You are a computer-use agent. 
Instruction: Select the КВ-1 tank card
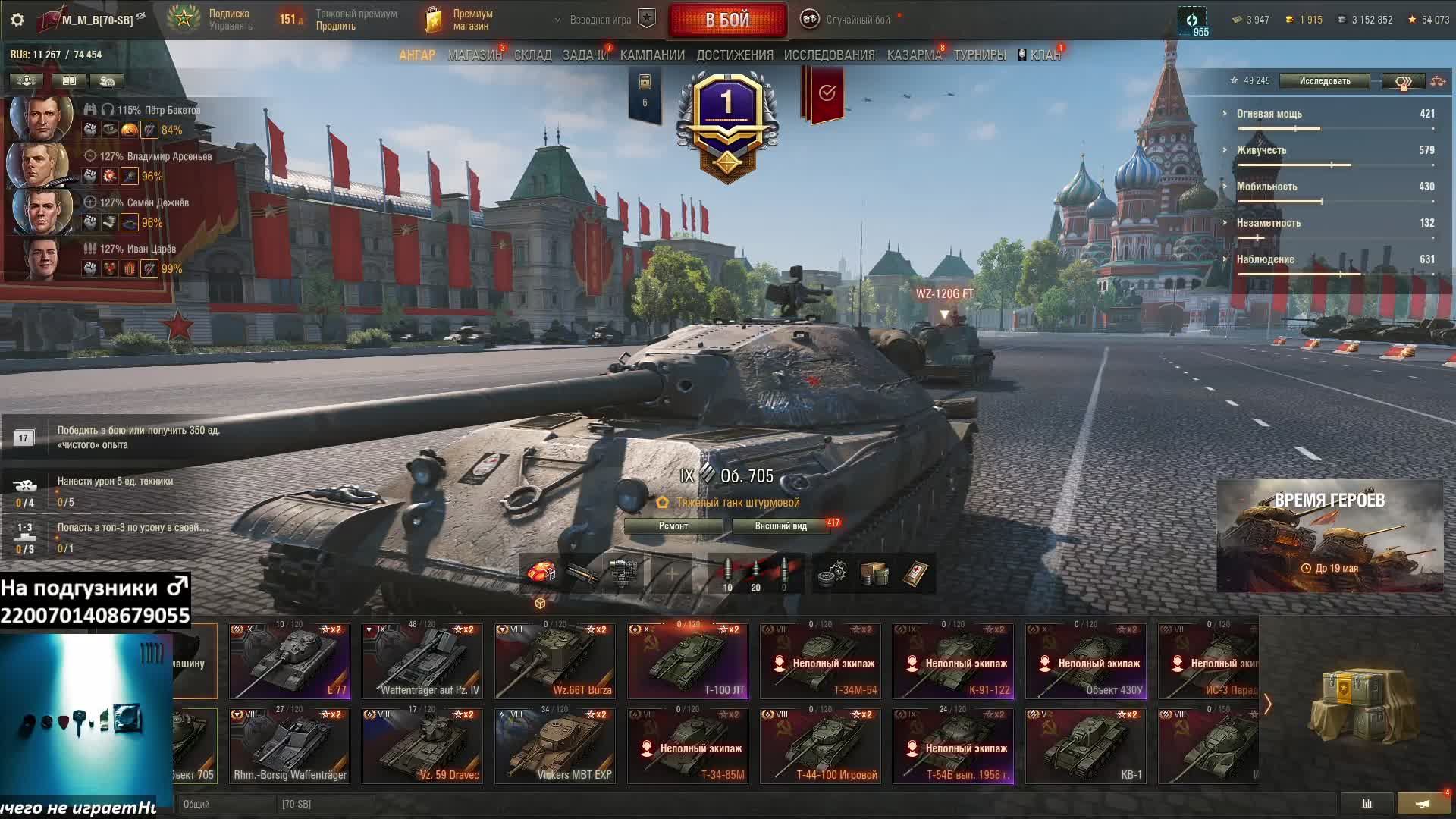pos(1085,745)
